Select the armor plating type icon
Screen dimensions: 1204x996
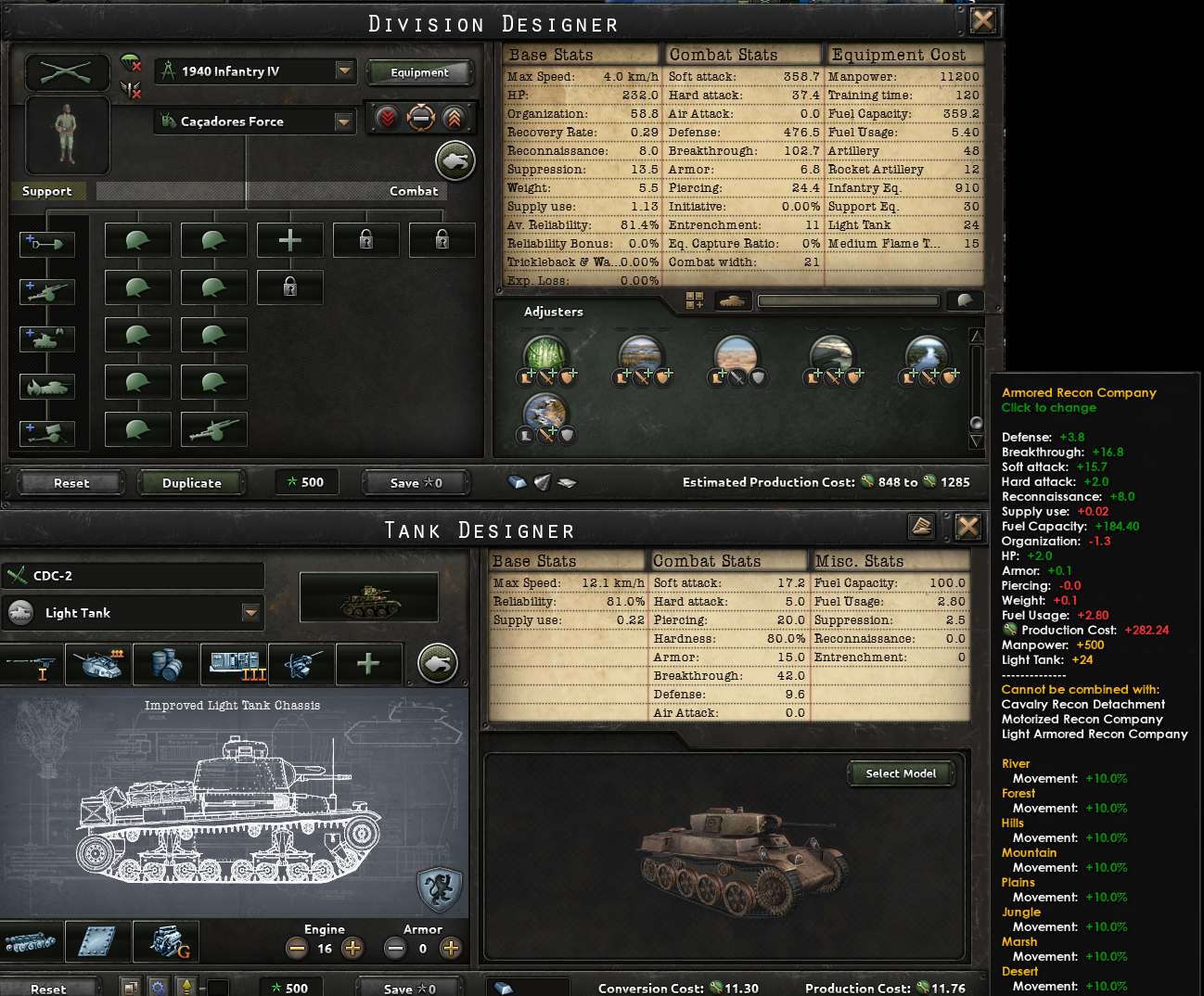(97, 942)
